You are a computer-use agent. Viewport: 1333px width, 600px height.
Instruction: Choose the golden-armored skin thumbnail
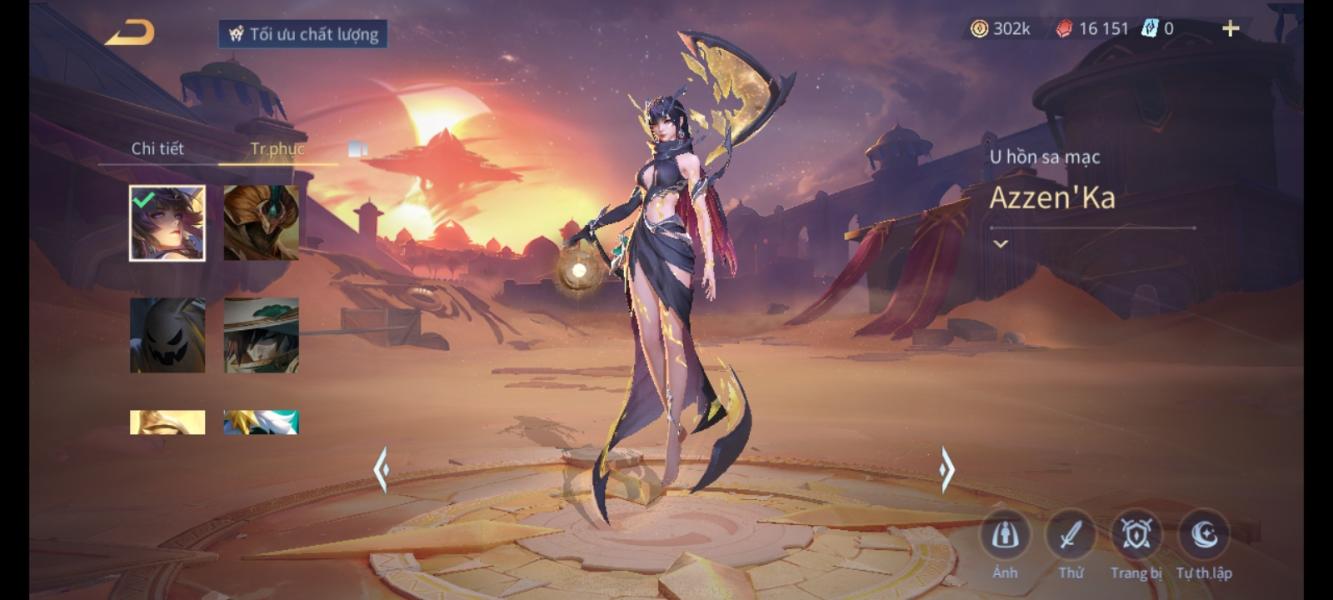coord(261,223)
